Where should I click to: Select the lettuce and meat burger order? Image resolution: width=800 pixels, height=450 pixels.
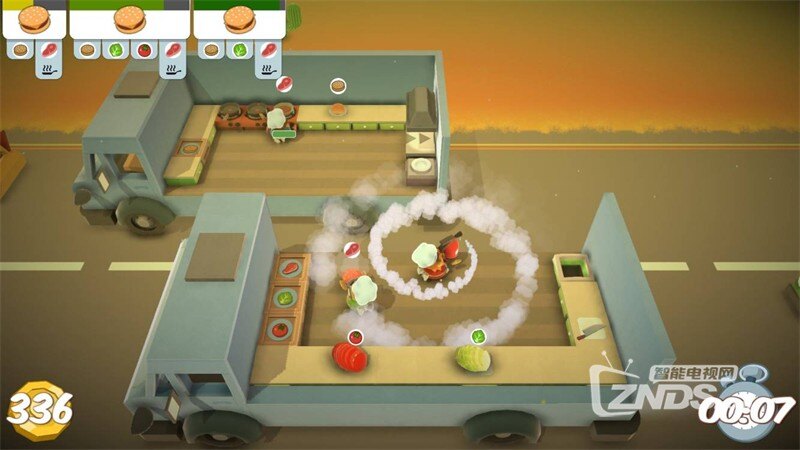click(x=238, y=19)
